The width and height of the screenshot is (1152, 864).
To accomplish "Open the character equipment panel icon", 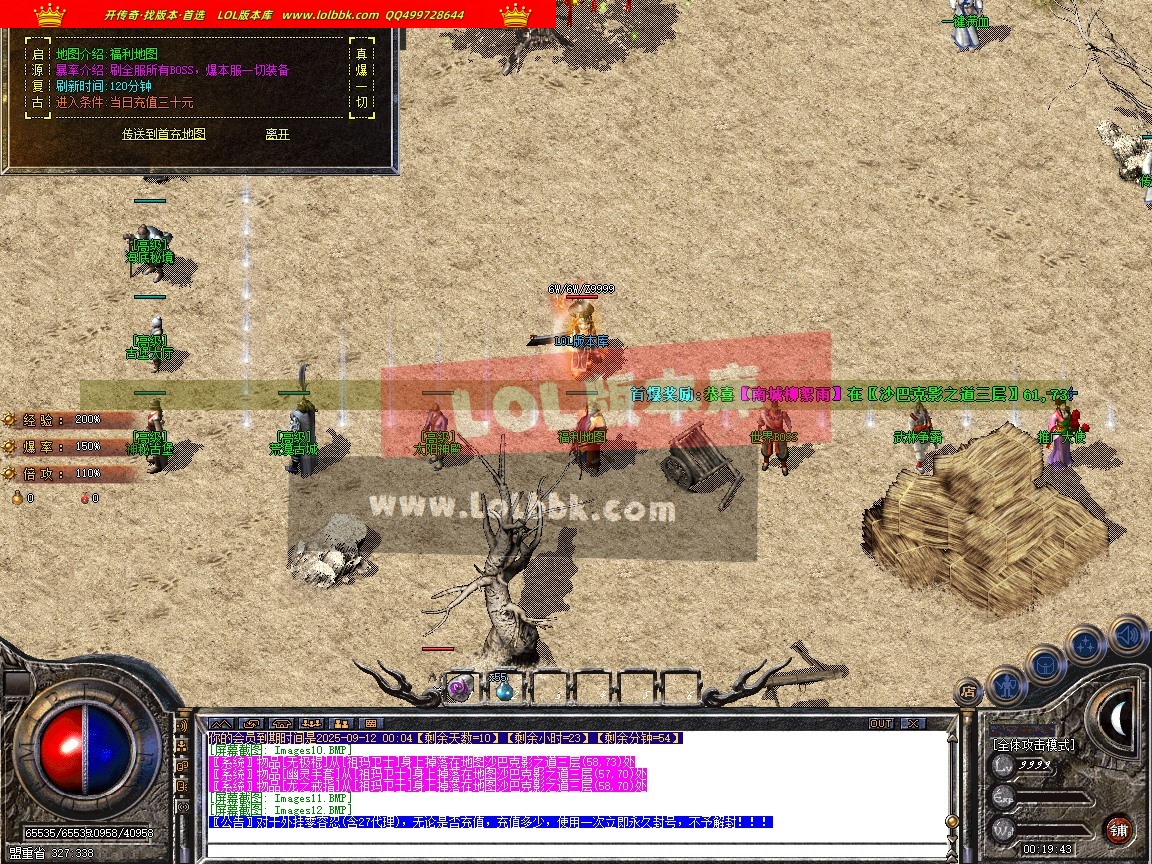I will click(x=1004, y=685).
